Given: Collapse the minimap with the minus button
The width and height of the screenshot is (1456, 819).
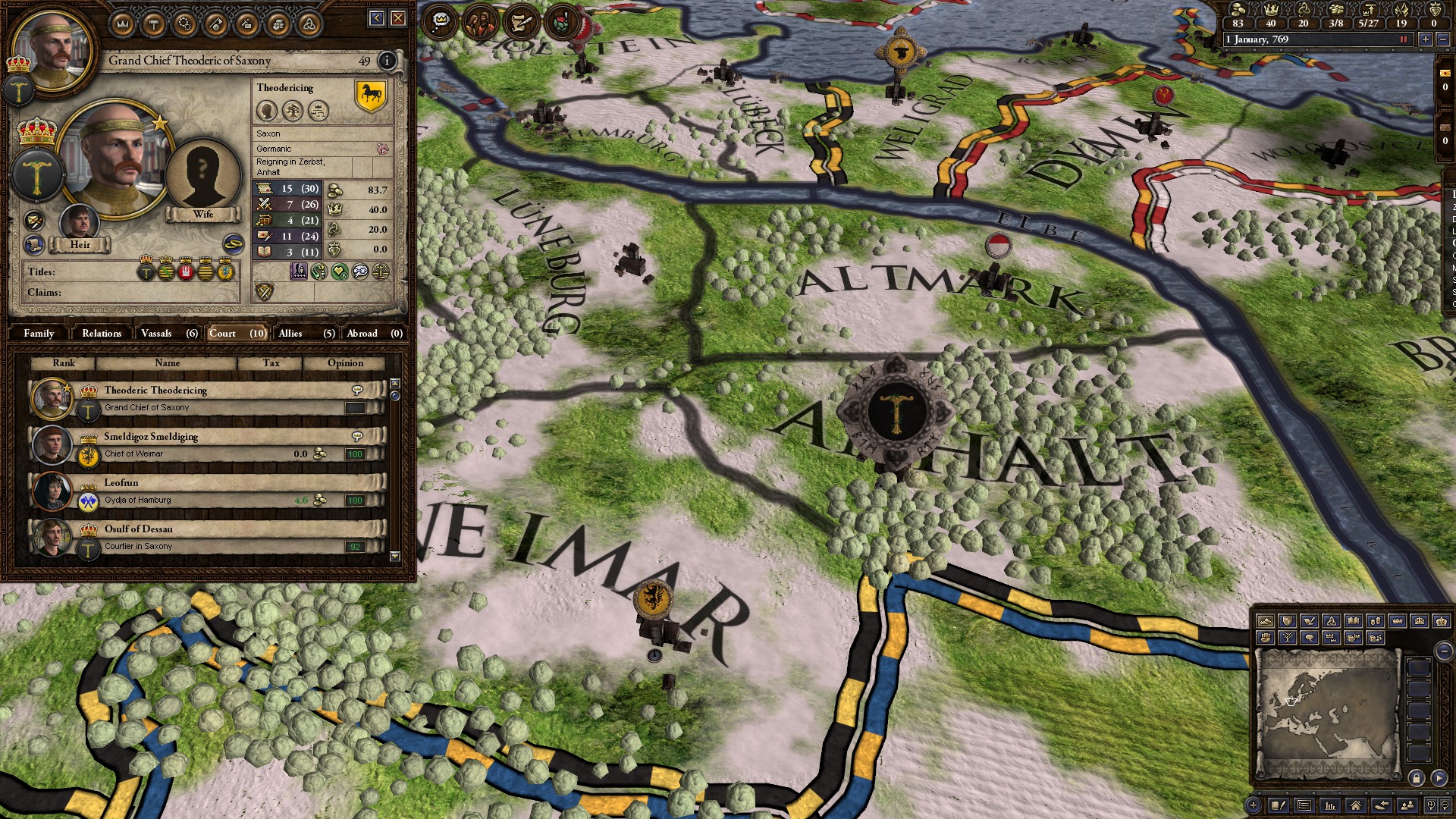Looking at the screenshot, I should click(1443, 651).
